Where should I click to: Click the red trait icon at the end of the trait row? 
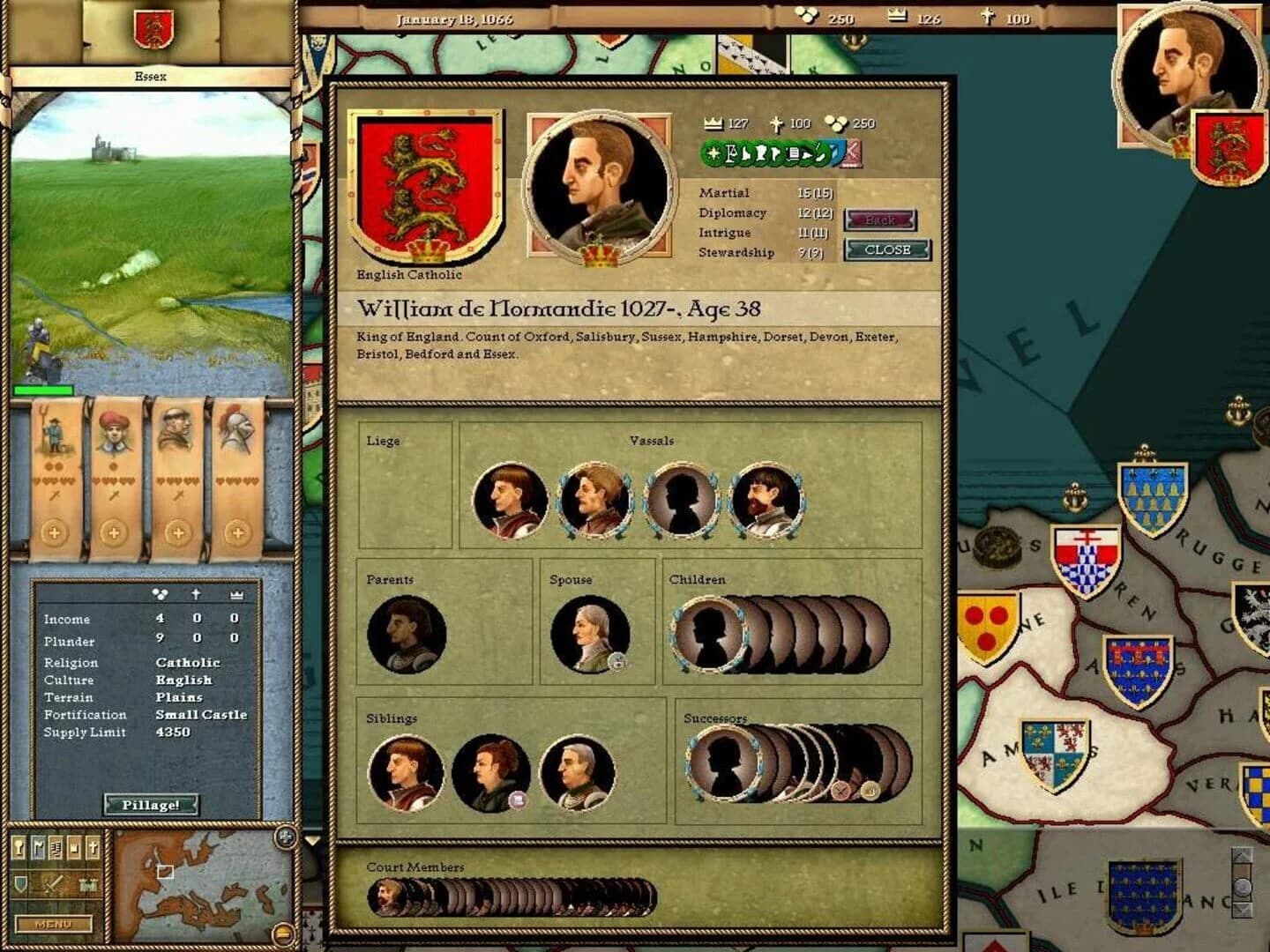[850, 153]
